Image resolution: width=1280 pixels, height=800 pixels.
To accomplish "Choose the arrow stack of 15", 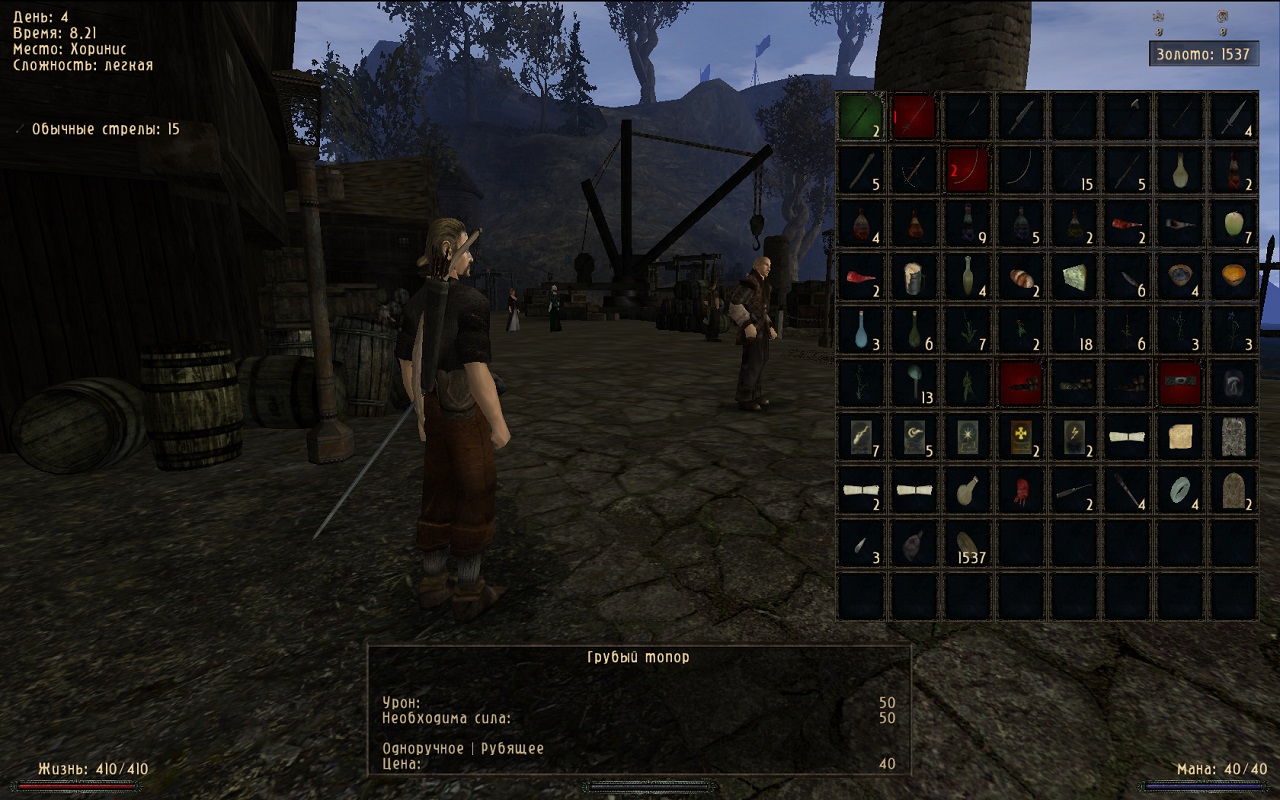I will click(1075, 170).
